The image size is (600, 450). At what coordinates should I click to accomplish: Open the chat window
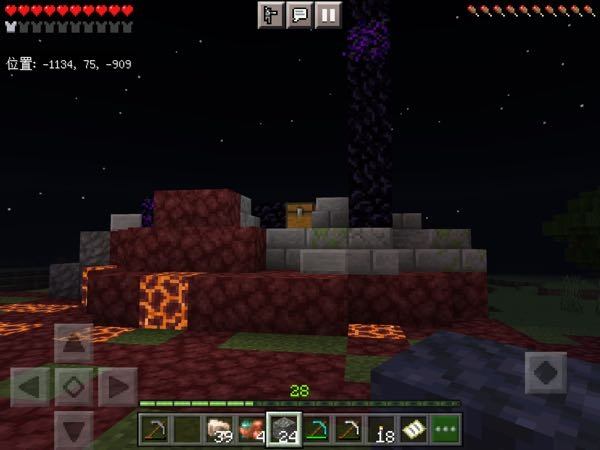tap(299, 15)
